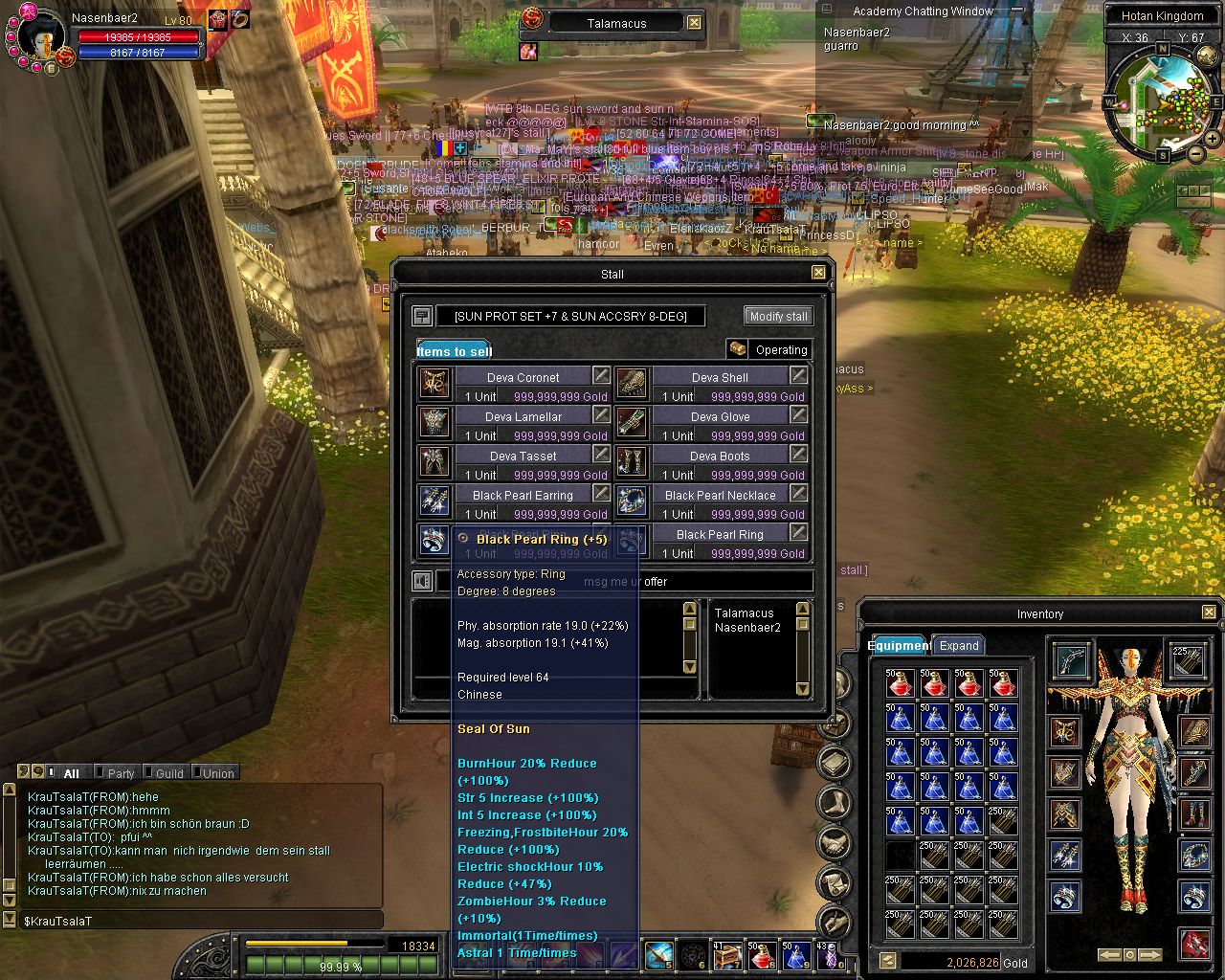
Task: Switch to the Guild chat tab
Action: pos(169,773)
